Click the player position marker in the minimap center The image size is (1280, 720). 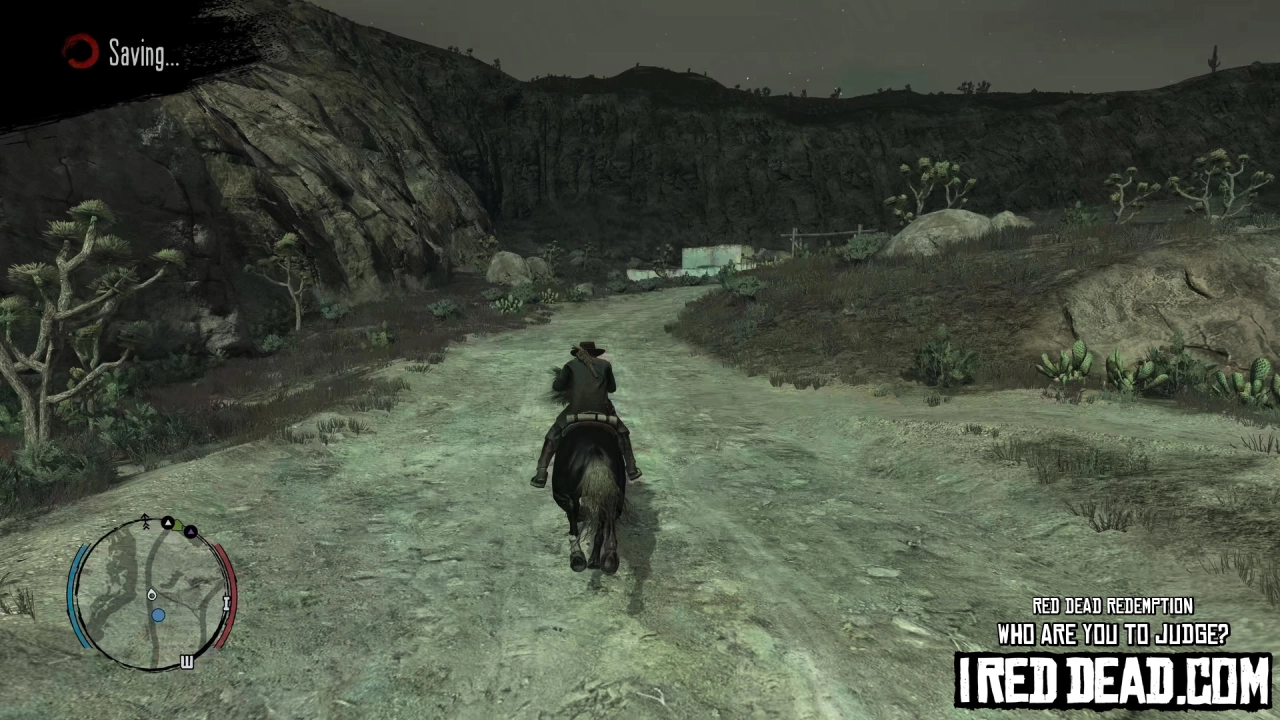tap(152, 594)
